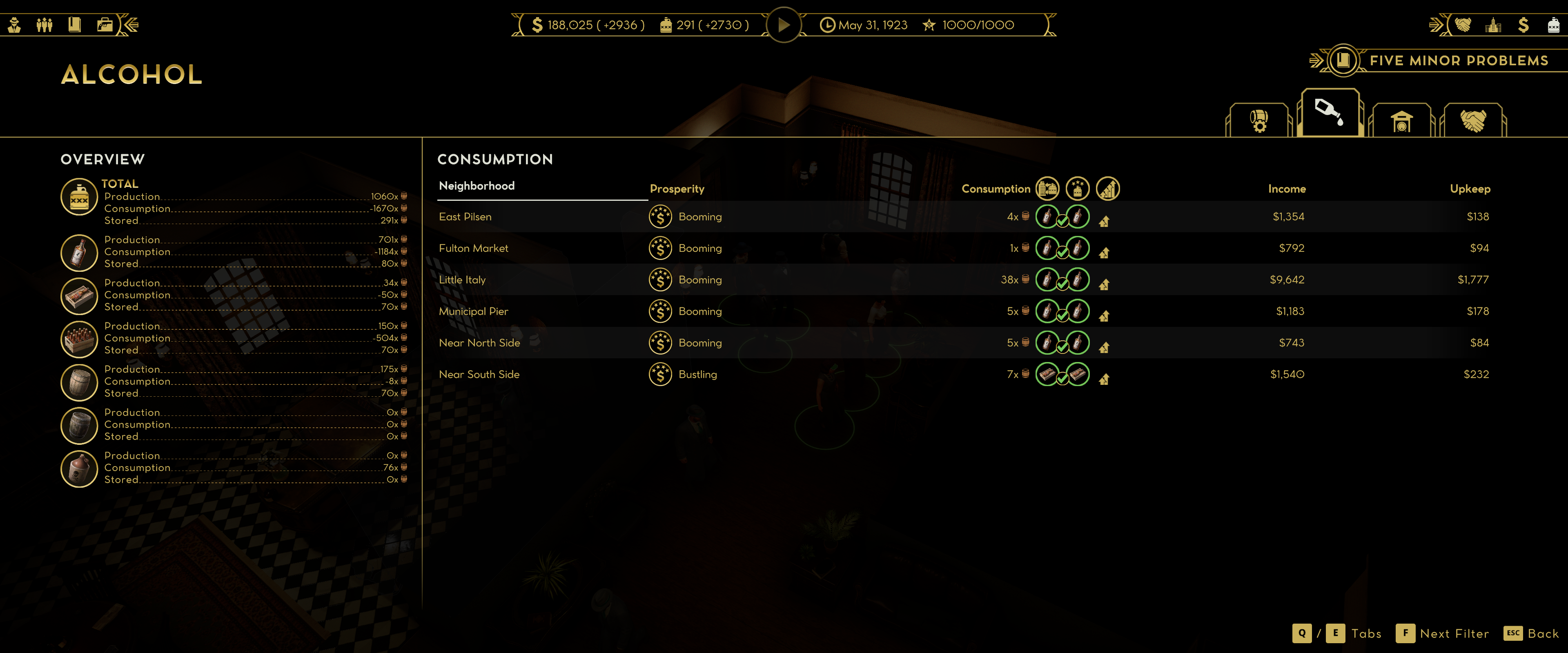This screenshot has width=1568, height=653.
Task: Open the finances dollar icon top-right
Action: coord(1523,25)
